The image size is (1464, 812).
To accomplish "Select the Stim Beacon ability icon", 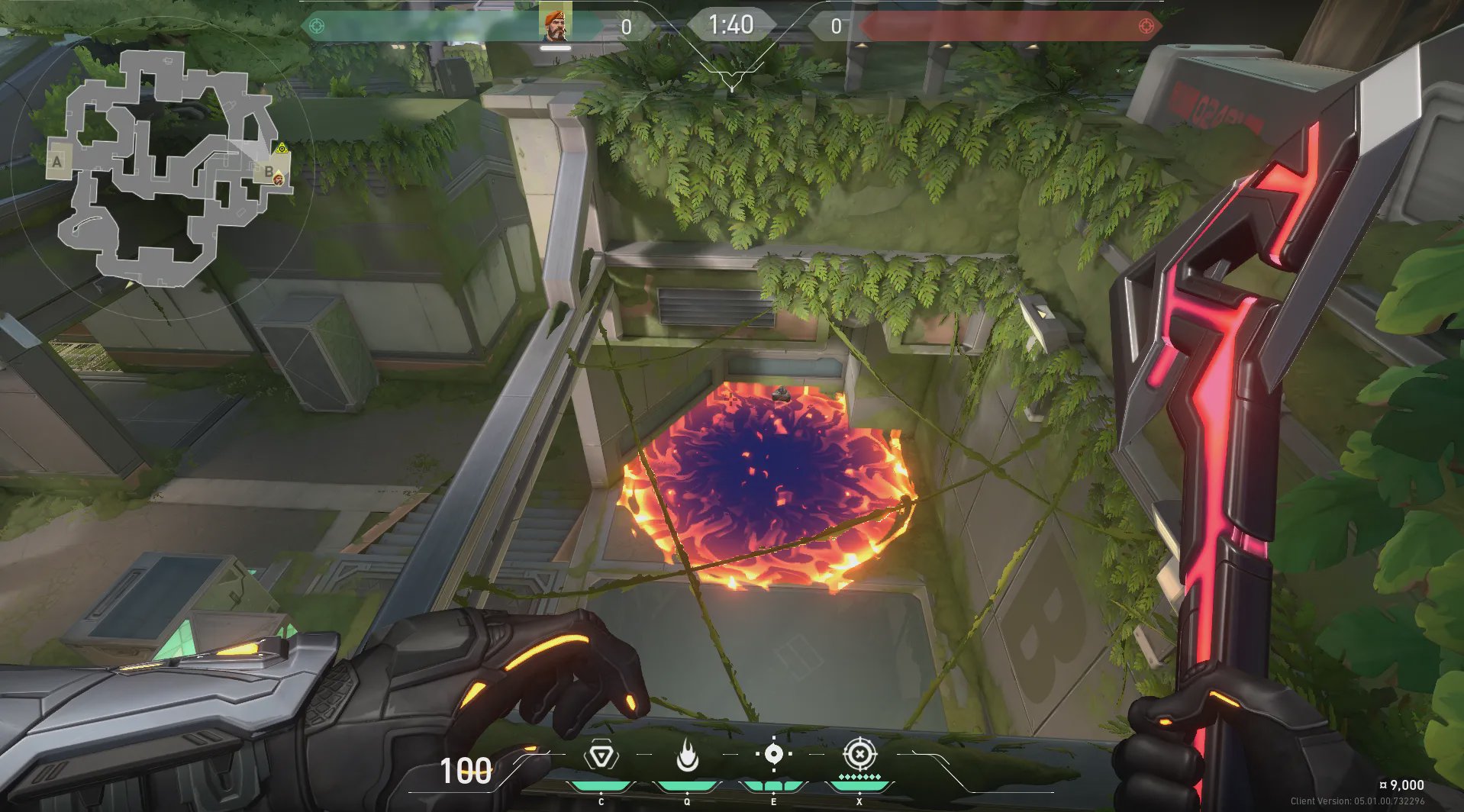I will click(x=601, y=756).
